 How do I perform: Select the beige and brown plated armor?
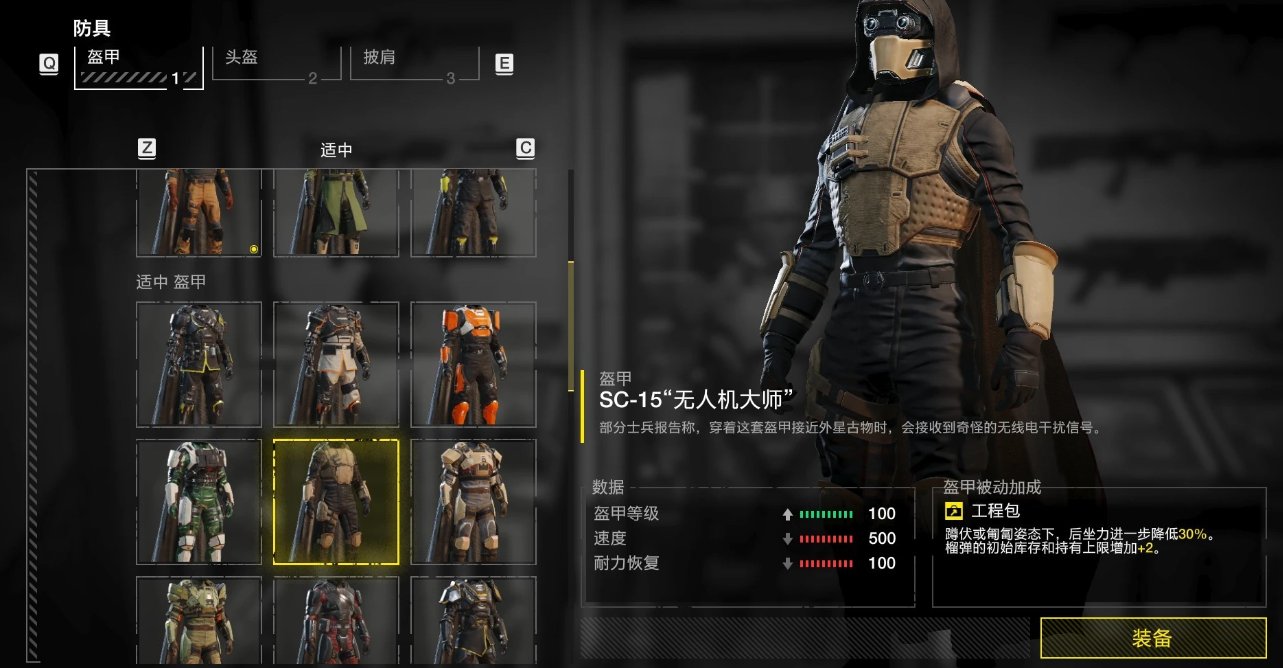(473, 502)
